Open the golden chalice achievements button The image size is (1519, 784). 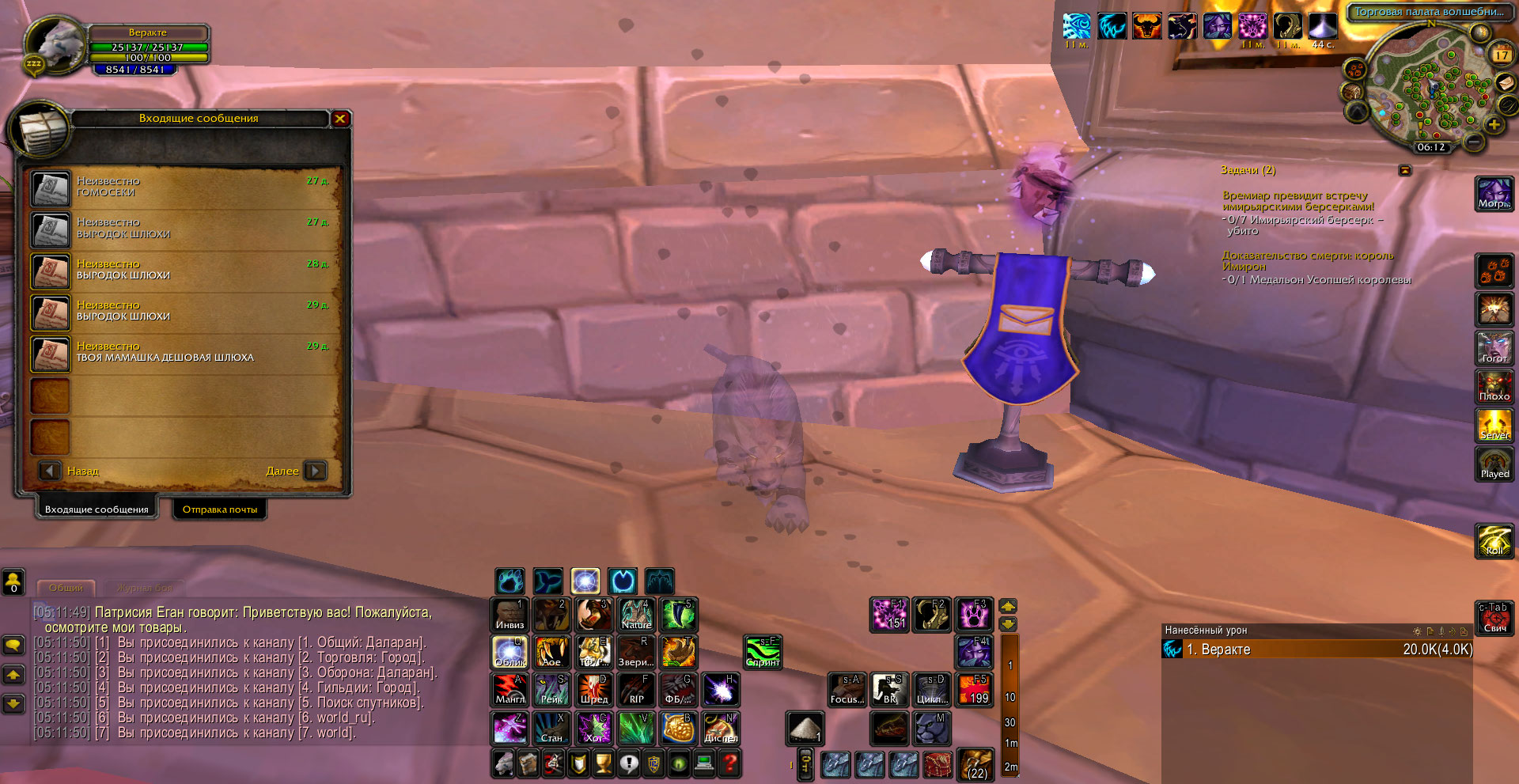pyautogui.click(x=603, y=763)
